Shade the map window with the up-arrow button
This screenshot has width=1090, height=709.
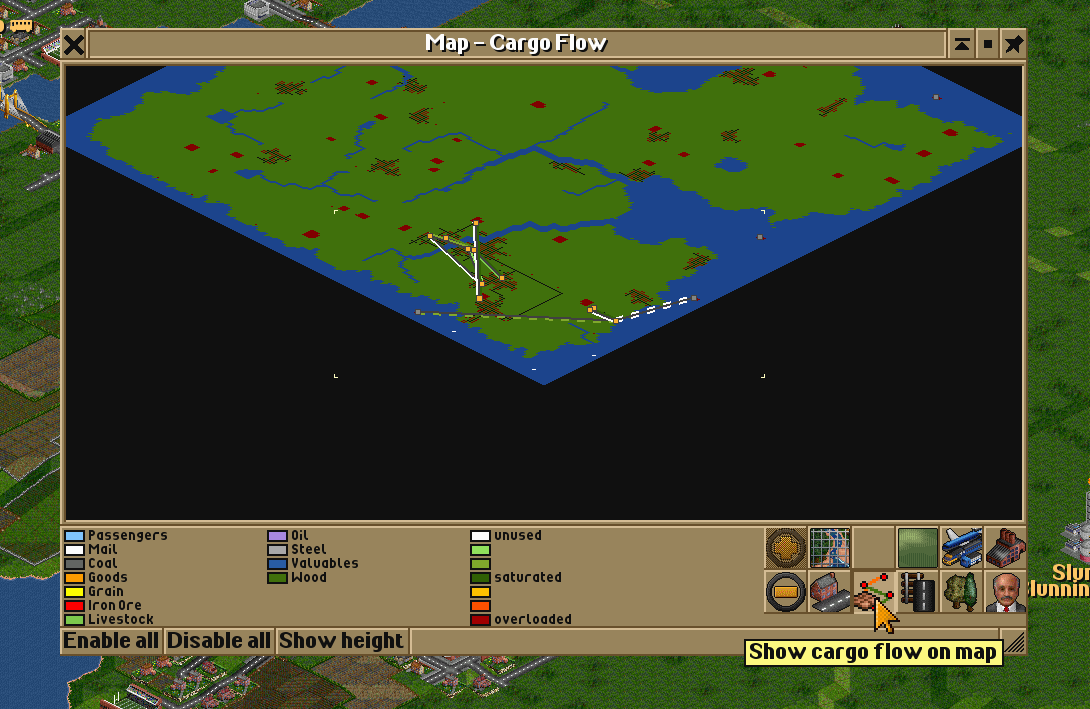[x=961, y=44]
